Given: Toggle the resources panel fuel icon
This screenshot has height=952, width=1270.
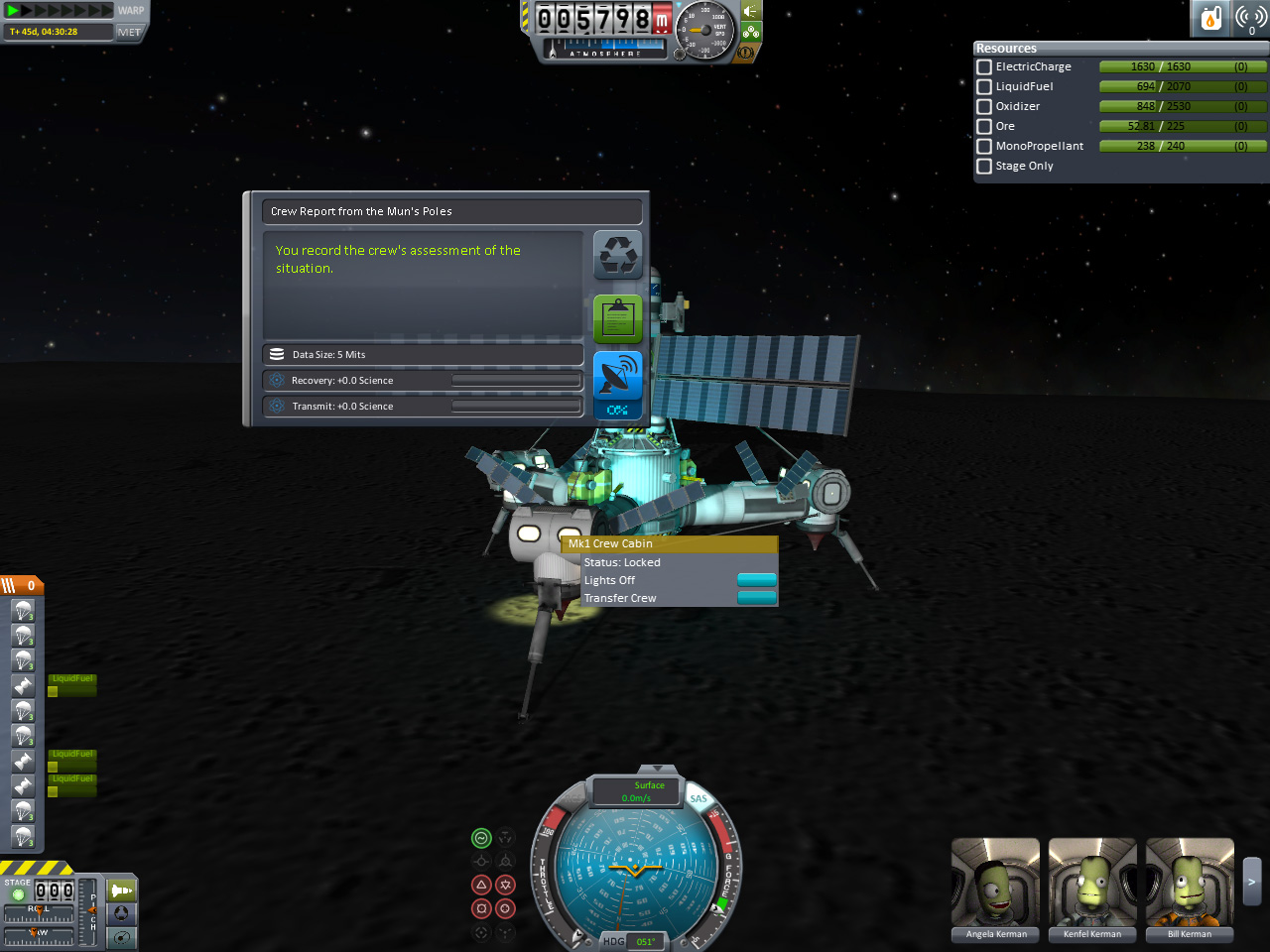Looking at the screenshot, I should coord(1210,18).
